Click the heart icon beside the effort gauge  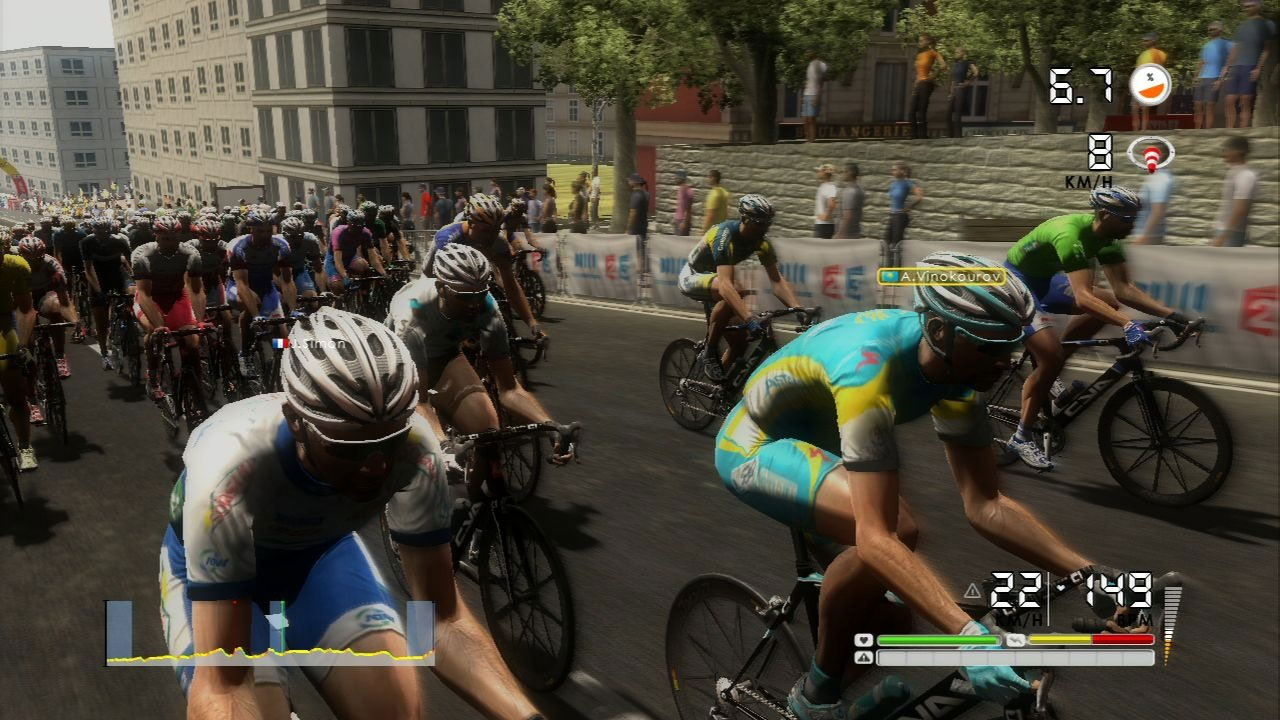(863, 640)
